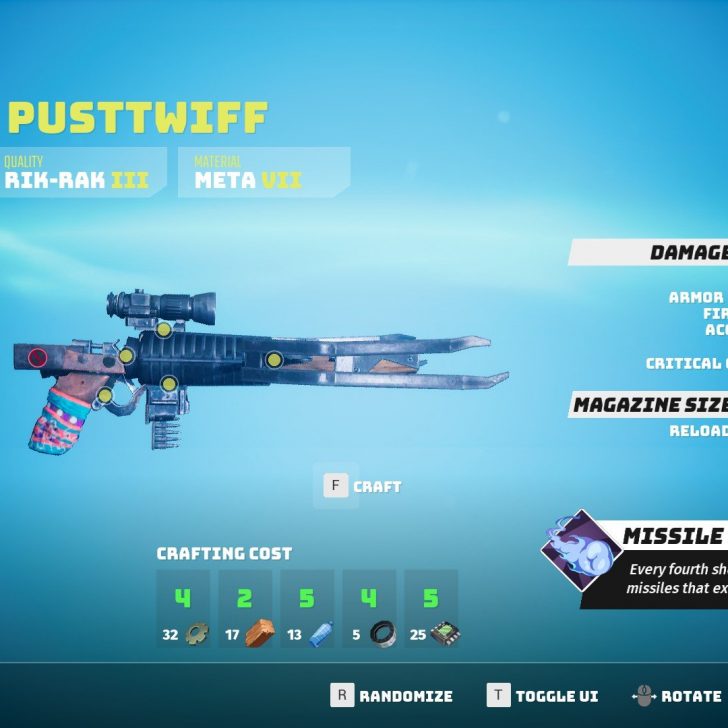Pick the yellow node above the magazine
Screen dimensions: 728x728
coord(169,383)
